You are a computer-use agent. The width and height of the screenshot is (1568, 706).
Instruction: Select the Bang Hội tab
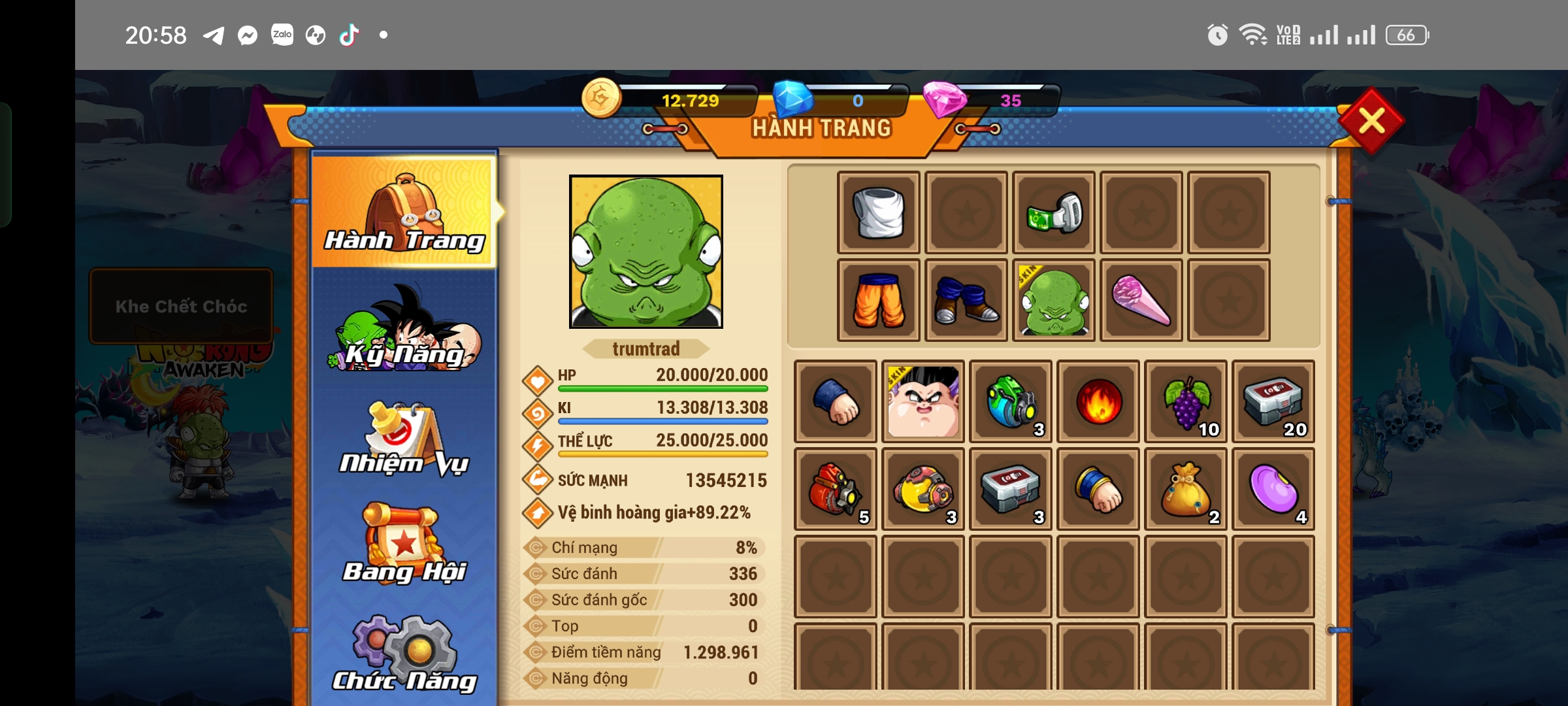pyautogui.click(x=404, y=545)
